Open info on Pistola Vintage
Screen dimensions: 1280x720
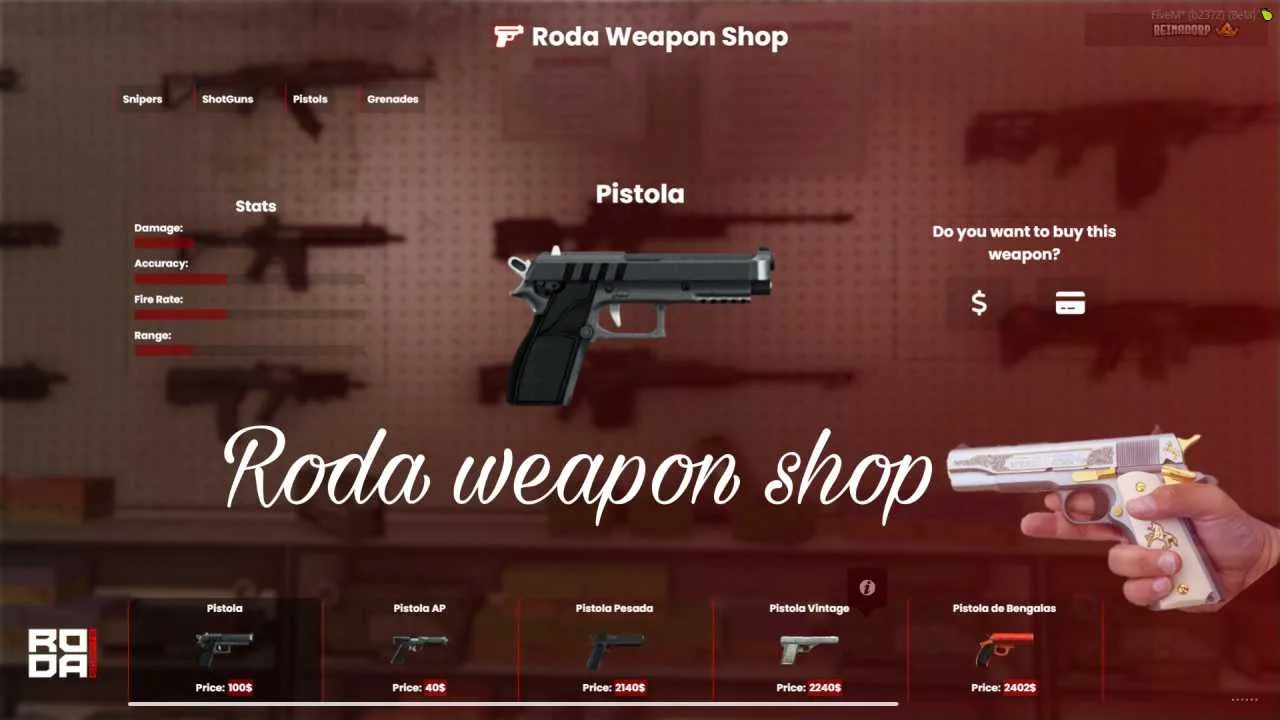pos(867,588)
